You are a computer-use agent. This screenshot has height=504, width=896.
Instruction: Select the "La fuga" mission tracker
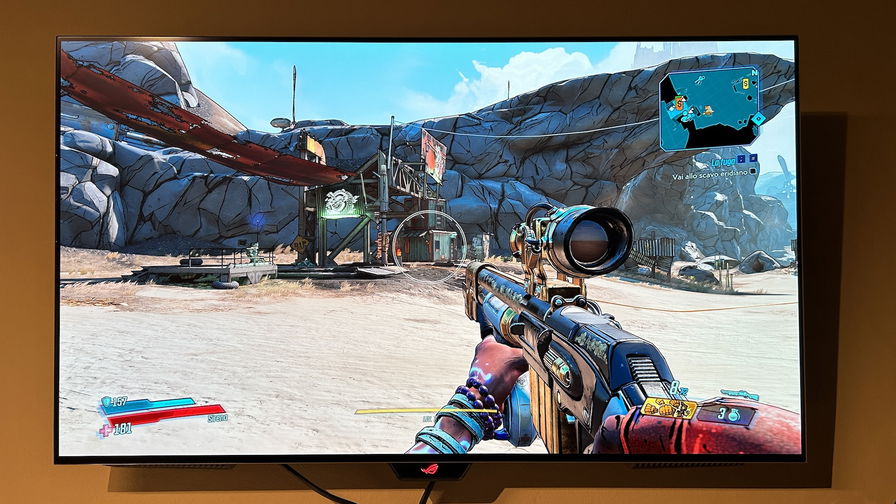pos(722,161)
